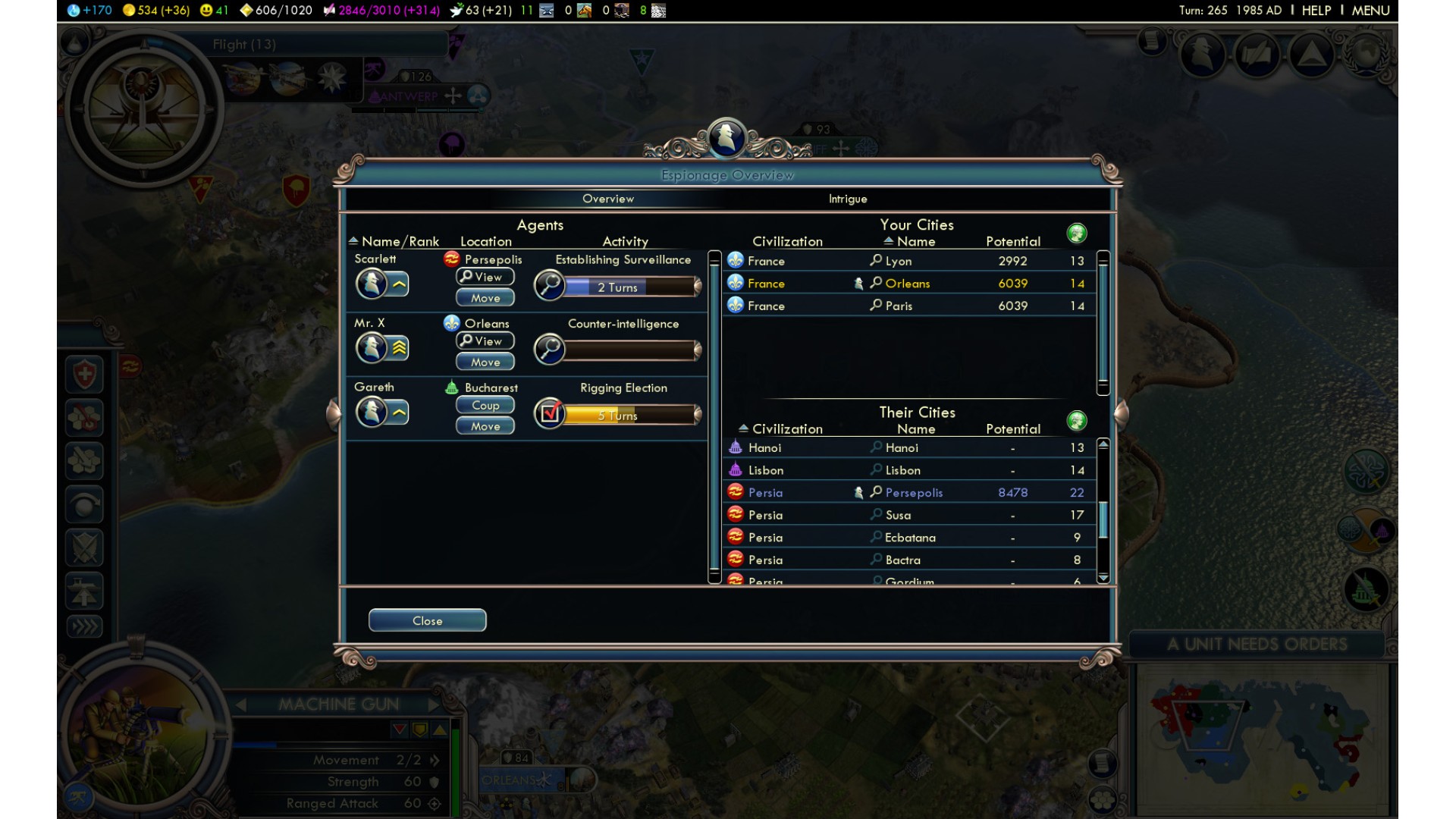Click Mr. X's Move button
Image resolution: width=1456 pixels, height=819 pixels.
pos(485,362)
